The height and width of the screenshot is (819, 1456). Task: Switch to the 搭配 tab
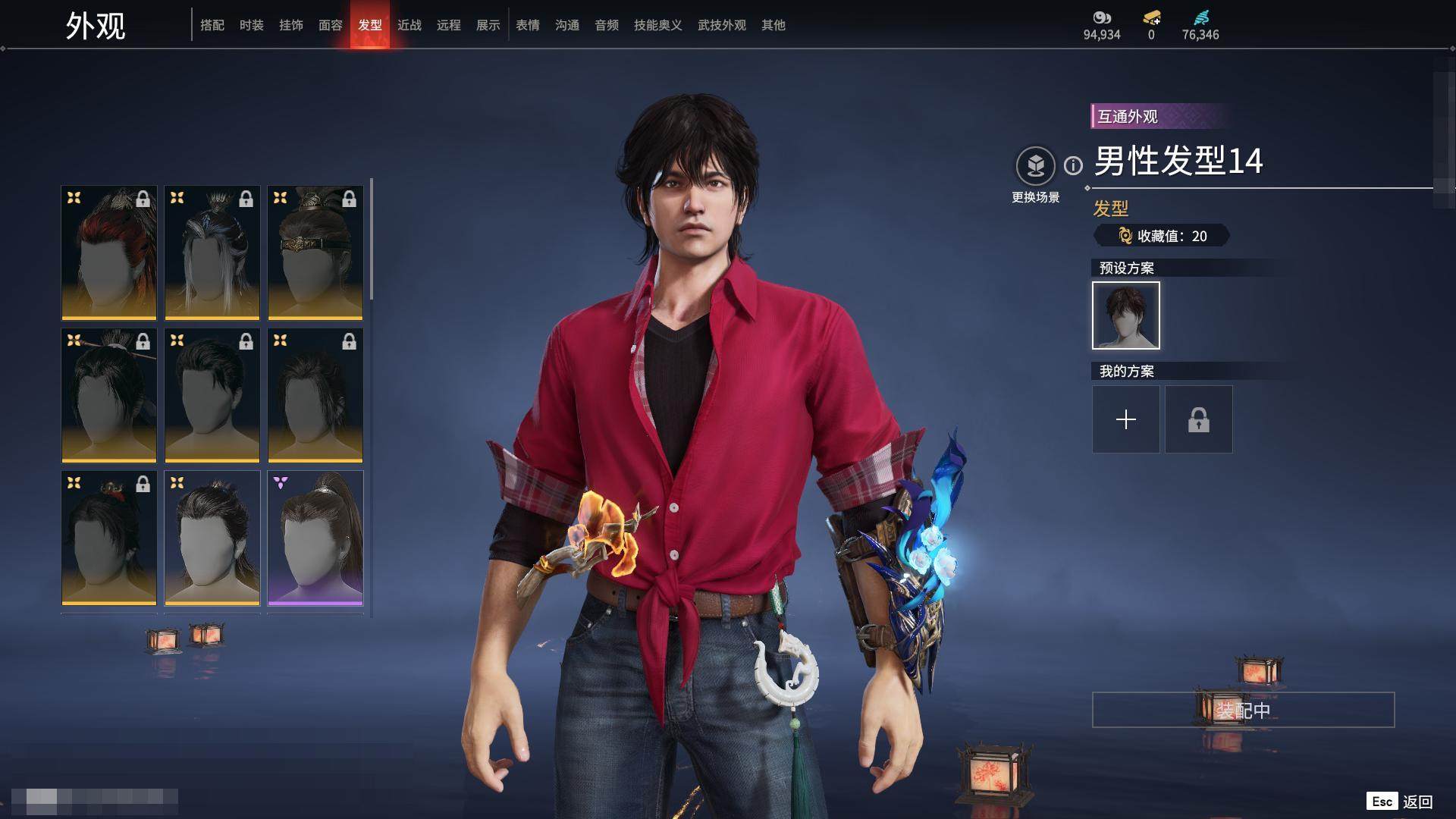click(212, 25)
